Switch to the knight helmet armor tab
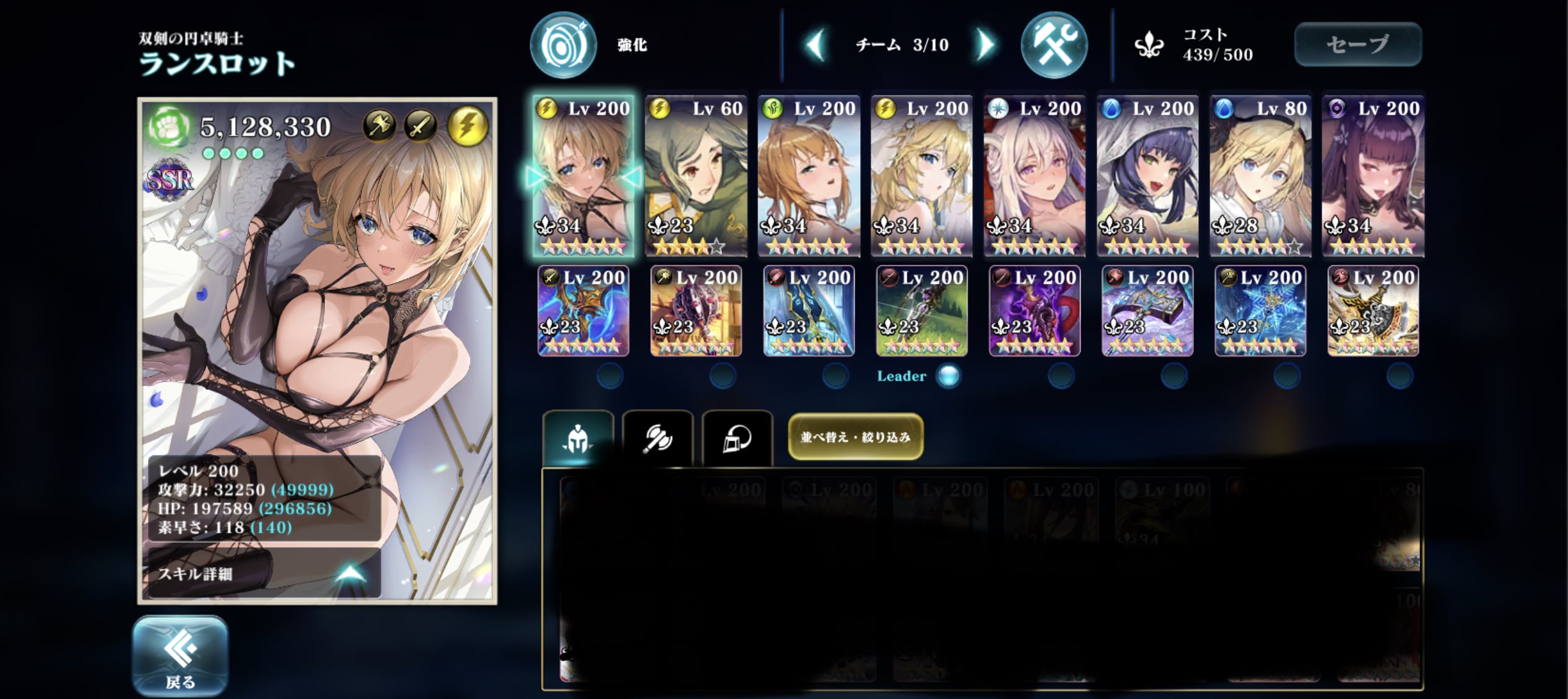Viewport: 1568px width, 699px height. click(x=737, y=438)
